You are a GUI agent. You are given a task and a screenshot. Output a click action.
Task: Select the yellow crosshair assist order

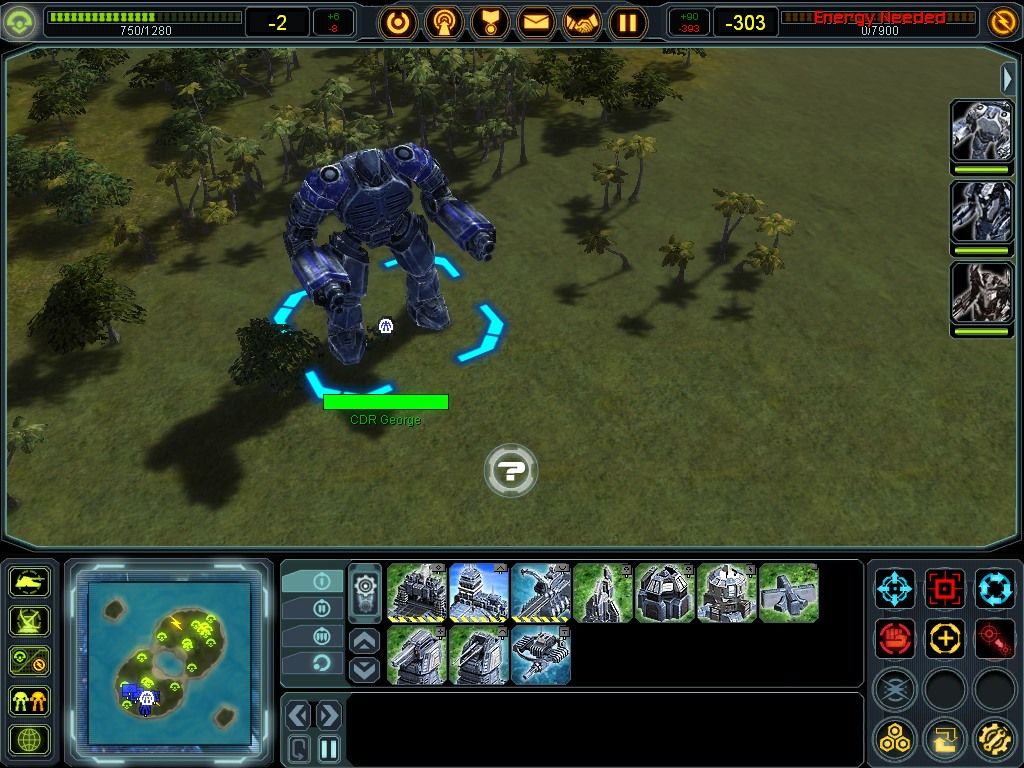click(945, 638)
